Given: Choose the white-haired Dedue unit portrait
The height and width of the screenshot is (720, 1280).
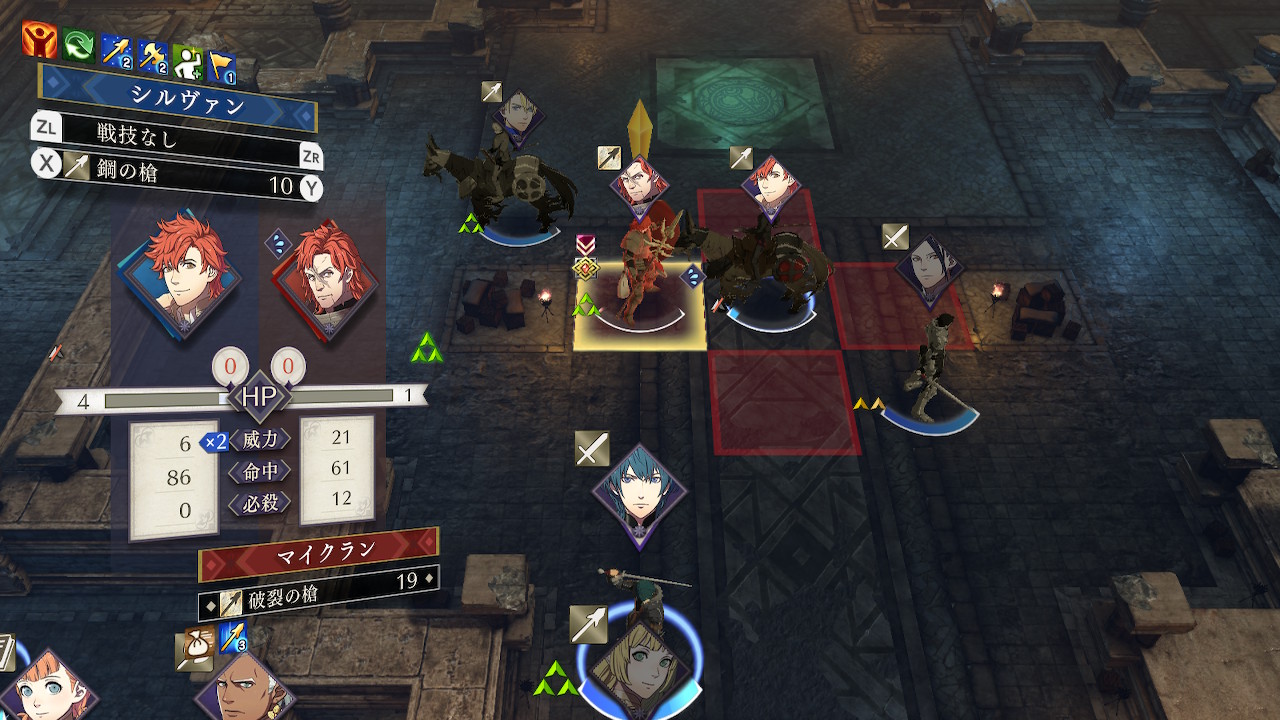Looking at the screenshot, I should click(243, 690).
